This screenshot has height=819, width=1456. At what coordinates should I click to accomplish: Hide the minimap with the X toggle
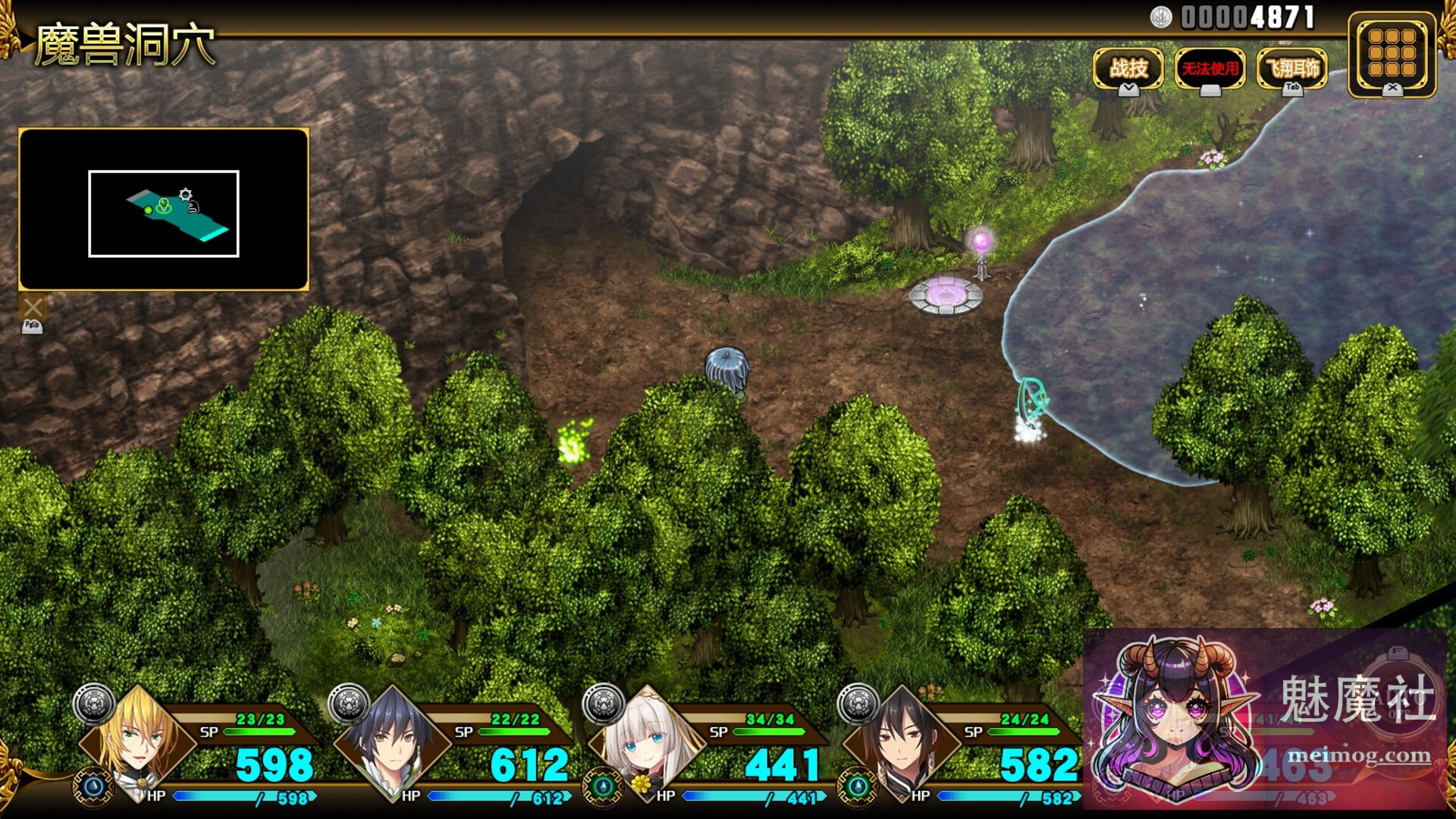[32, 307]
